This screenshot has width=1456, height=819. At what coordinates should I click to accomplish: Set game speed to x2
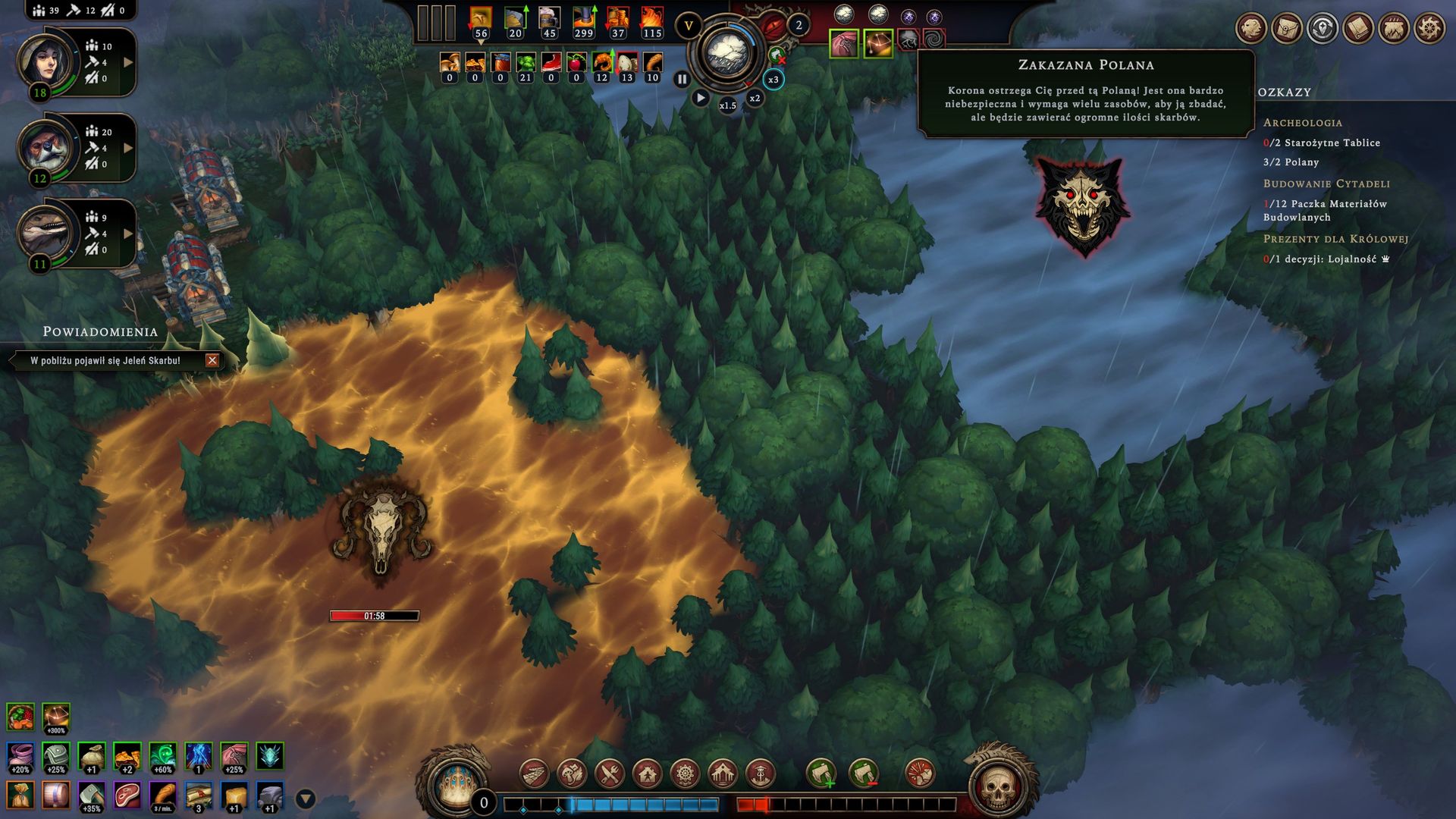[755, 99]
